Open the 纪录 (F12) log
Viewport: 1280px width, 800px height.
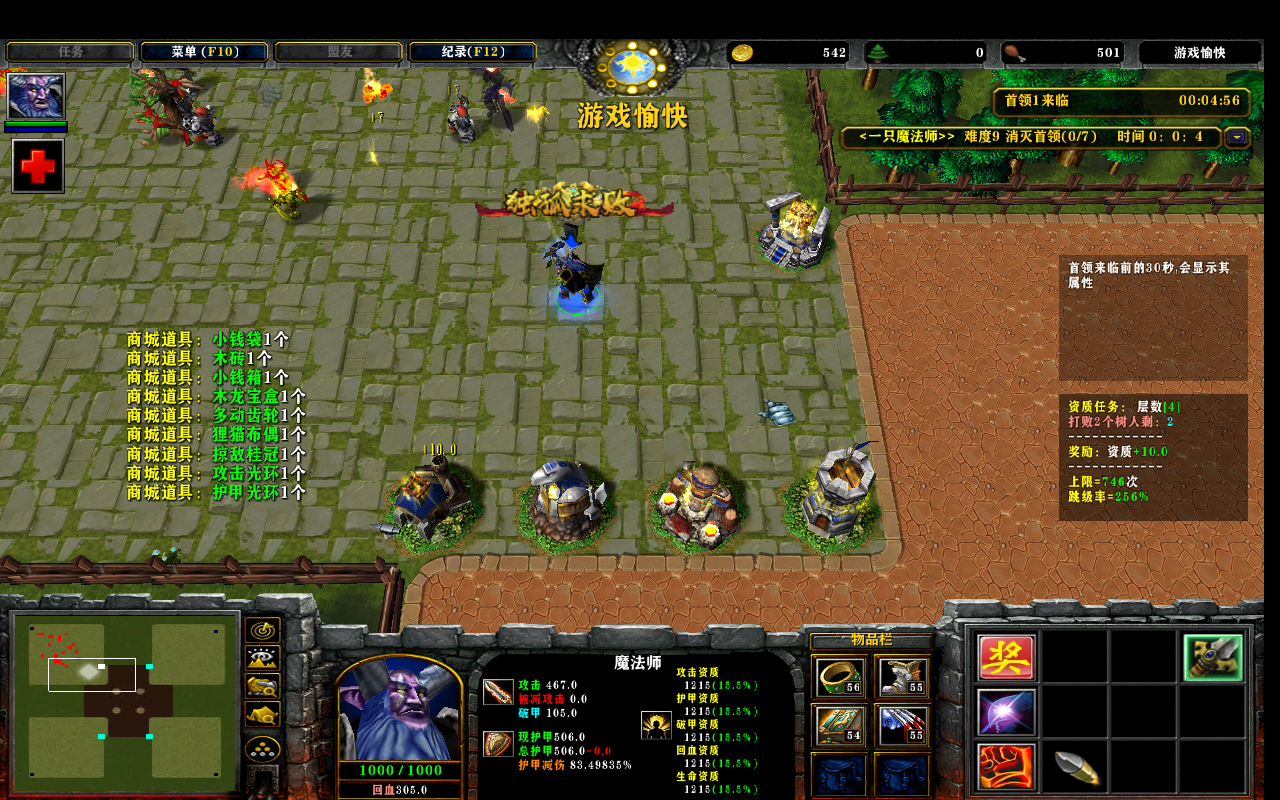(x=472, y=52)
